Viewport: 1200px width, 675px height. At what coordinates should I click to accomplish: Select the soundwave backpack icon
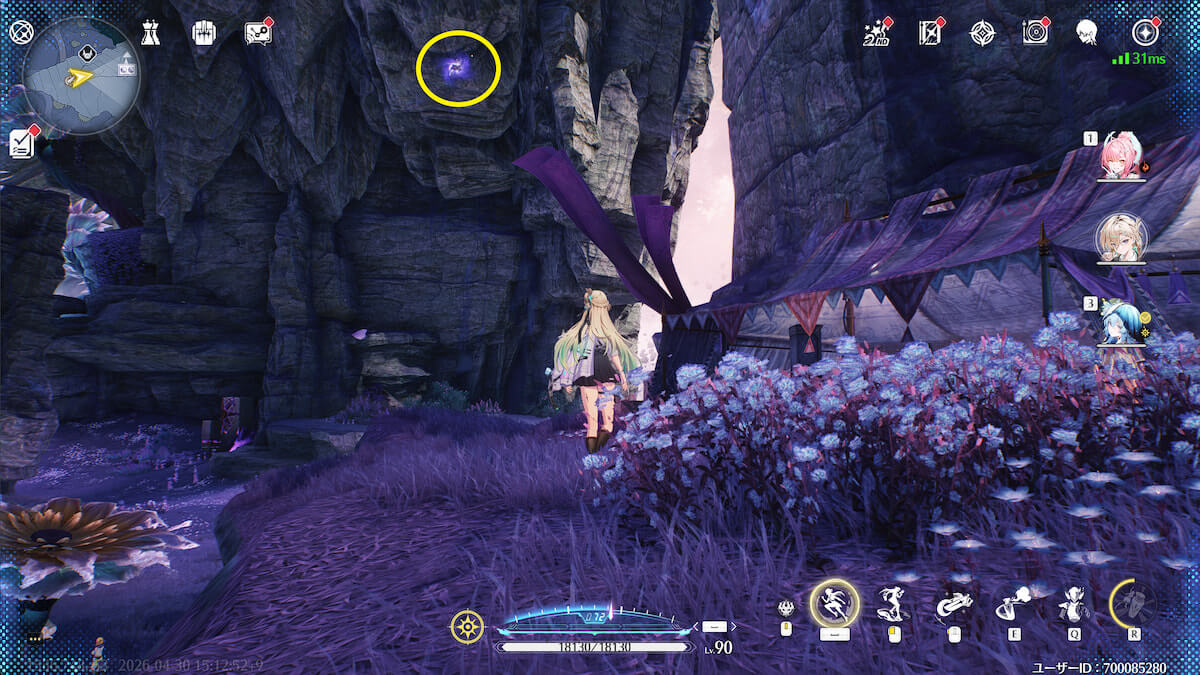[x=204, y=33]
